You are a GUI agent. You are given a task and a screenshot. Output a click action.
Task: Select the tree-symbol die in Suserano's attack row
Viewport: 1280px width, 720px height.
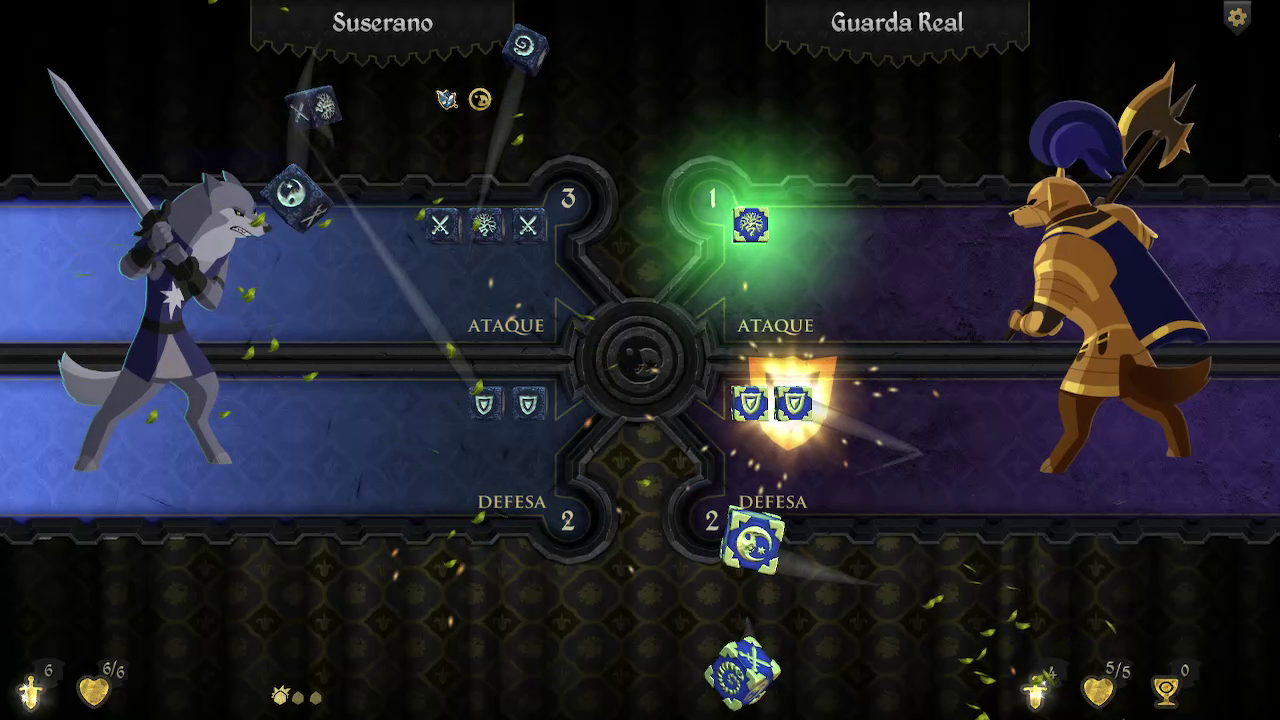pos(485,225)
